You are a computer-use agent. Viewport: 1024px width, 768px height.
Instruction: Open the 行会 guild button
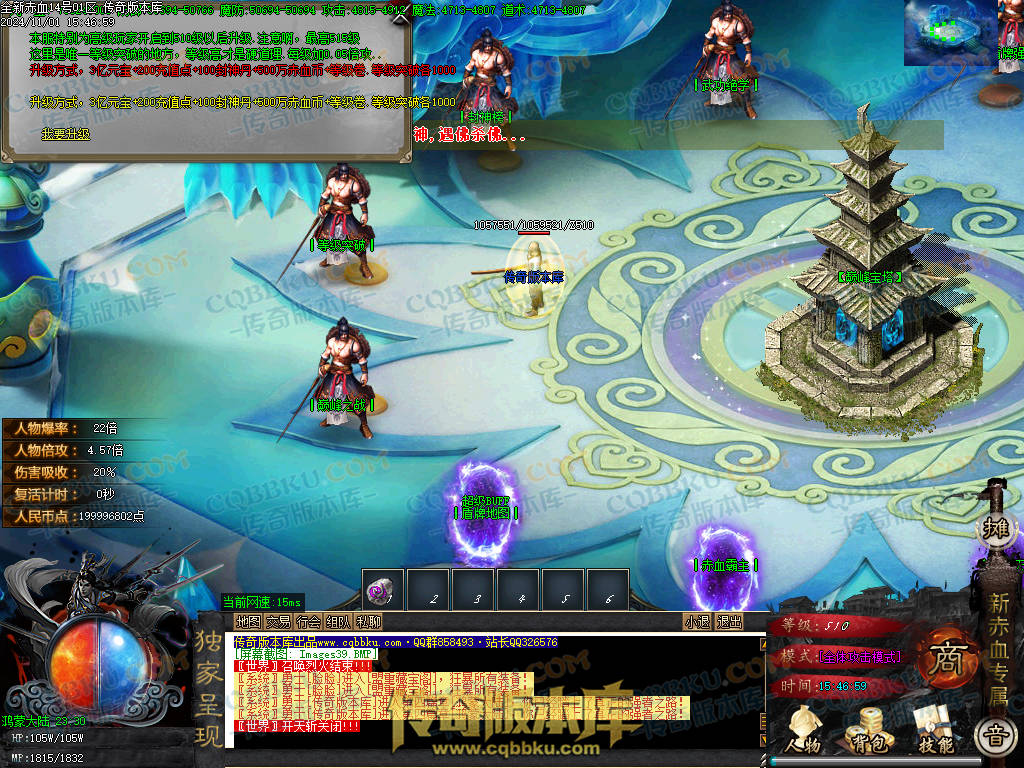pos(308,621)
